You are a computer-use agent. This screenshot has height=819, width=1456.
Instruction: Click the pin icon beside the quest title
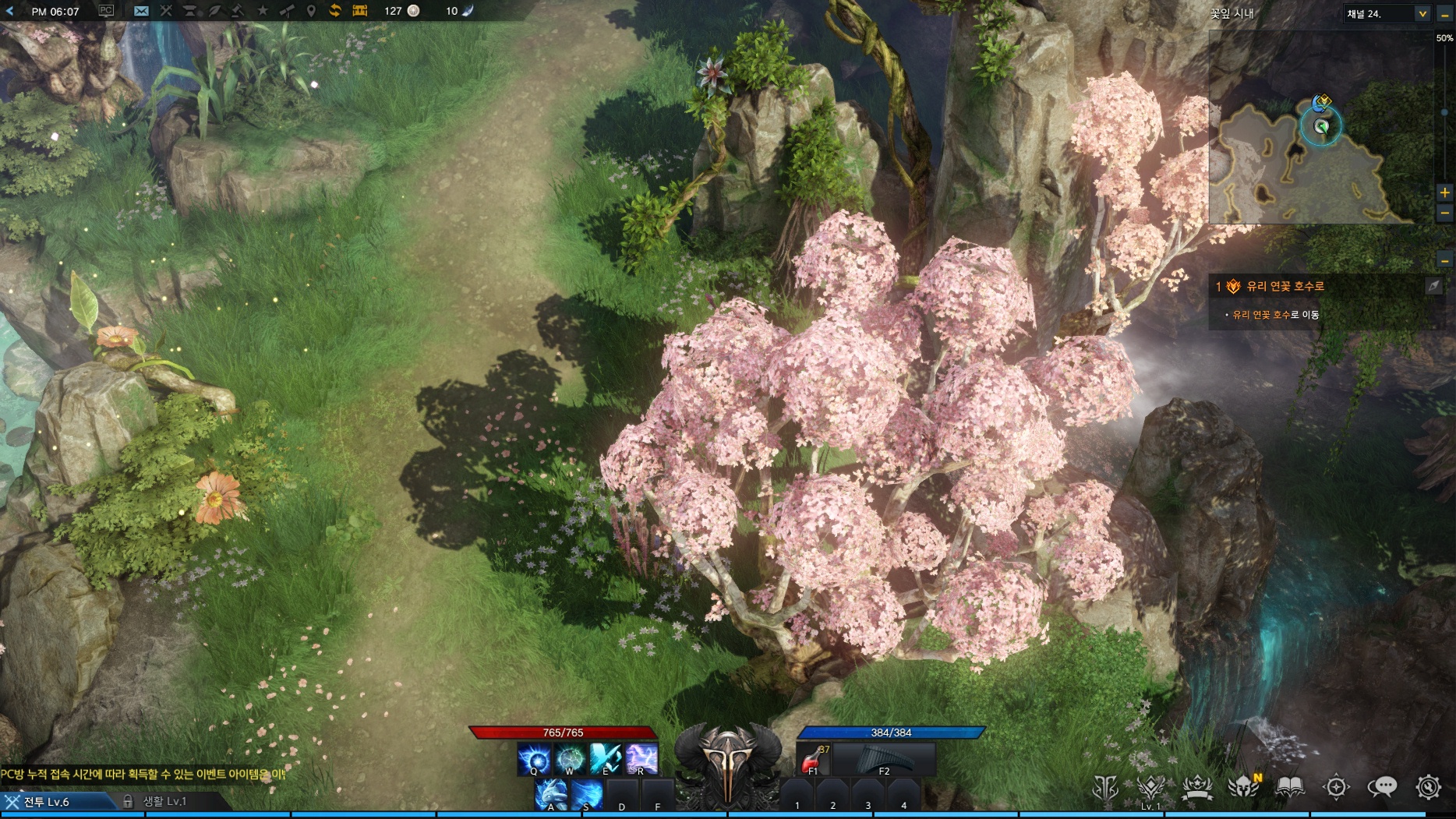1433,286
